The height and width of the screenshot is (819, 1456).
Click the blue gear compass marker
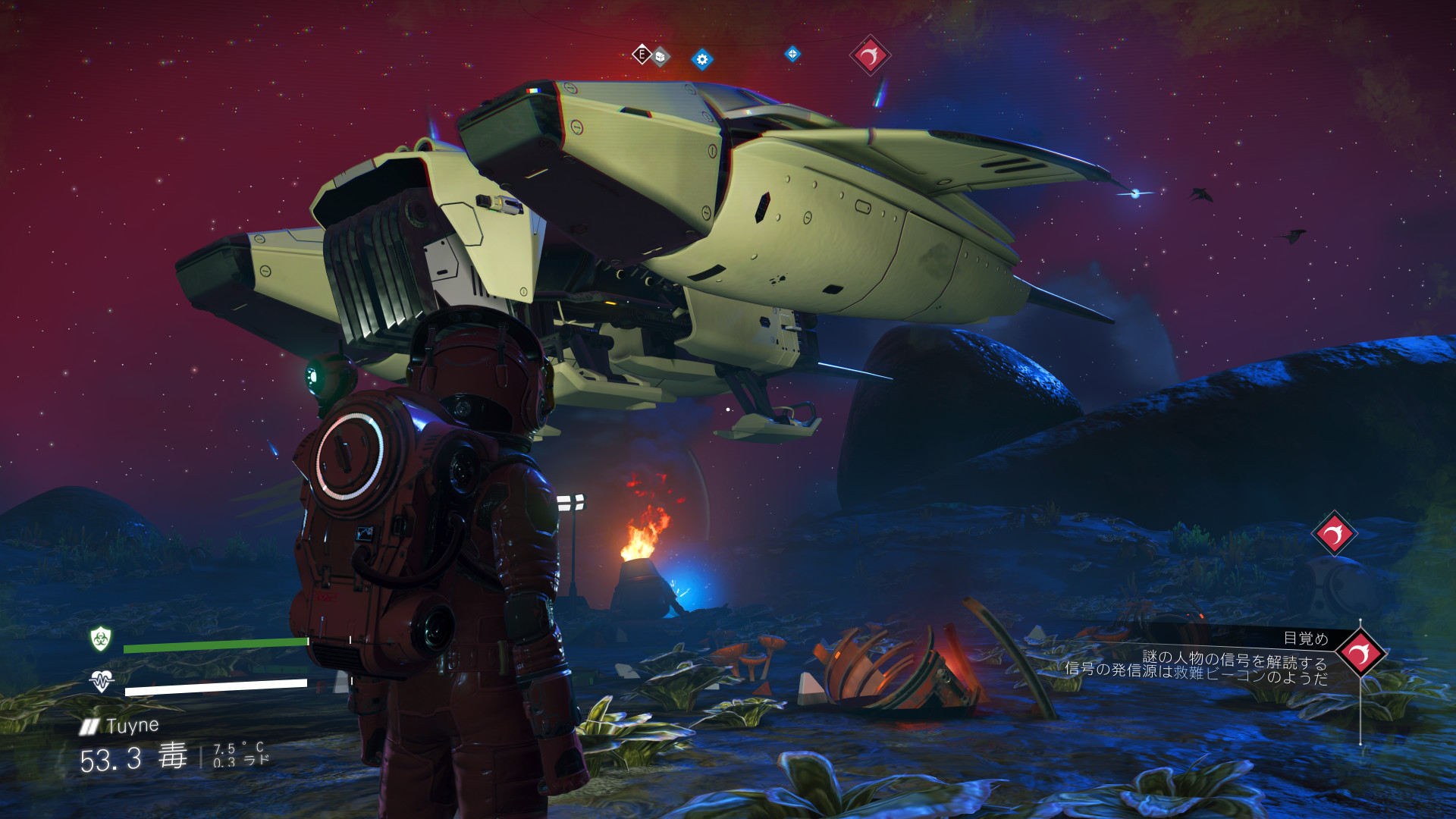point(702,59)
